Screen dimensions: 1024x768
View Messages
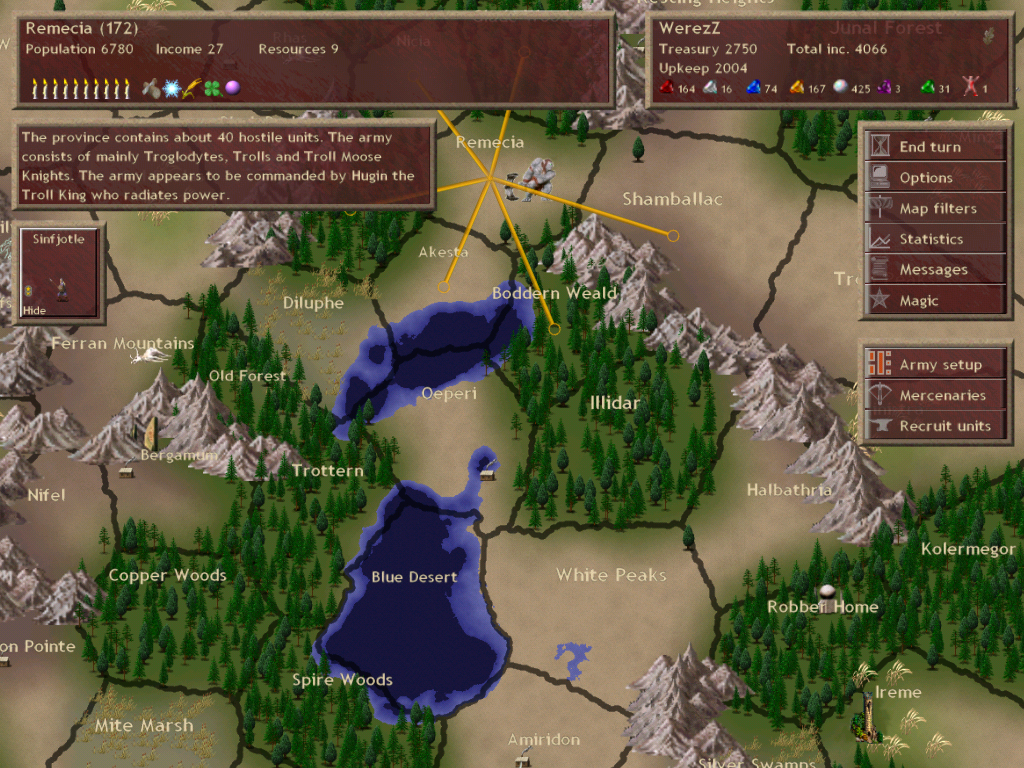tap(934, 270)
